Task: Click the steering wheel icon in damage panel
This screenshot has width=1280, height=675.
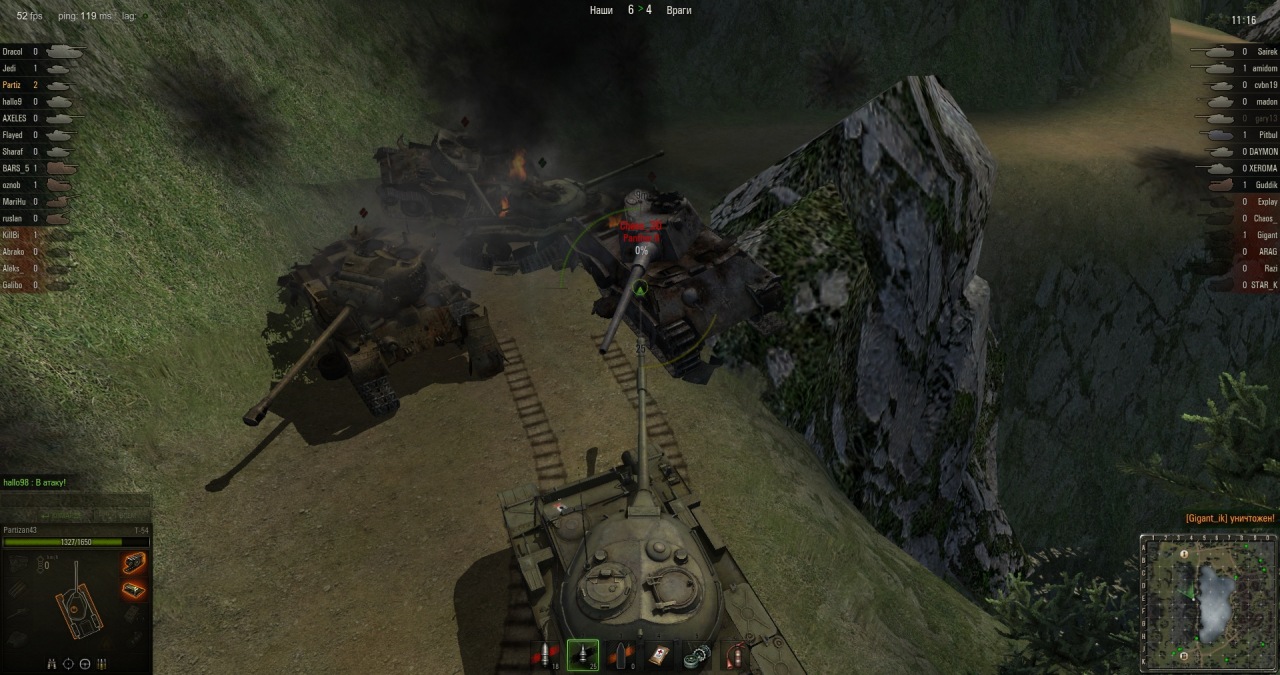Action: coord(85,663)
